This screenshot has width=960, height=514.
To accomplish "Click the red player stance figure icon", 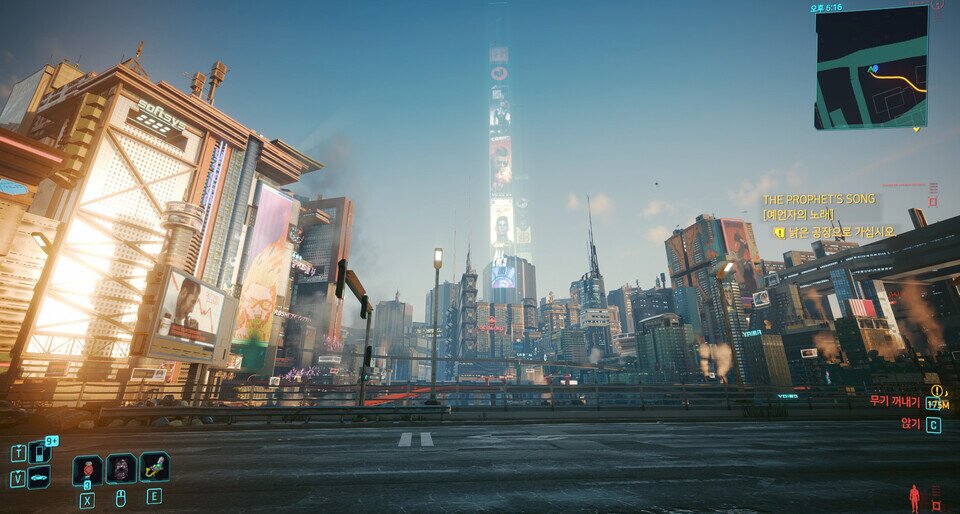I will [914, 497].
